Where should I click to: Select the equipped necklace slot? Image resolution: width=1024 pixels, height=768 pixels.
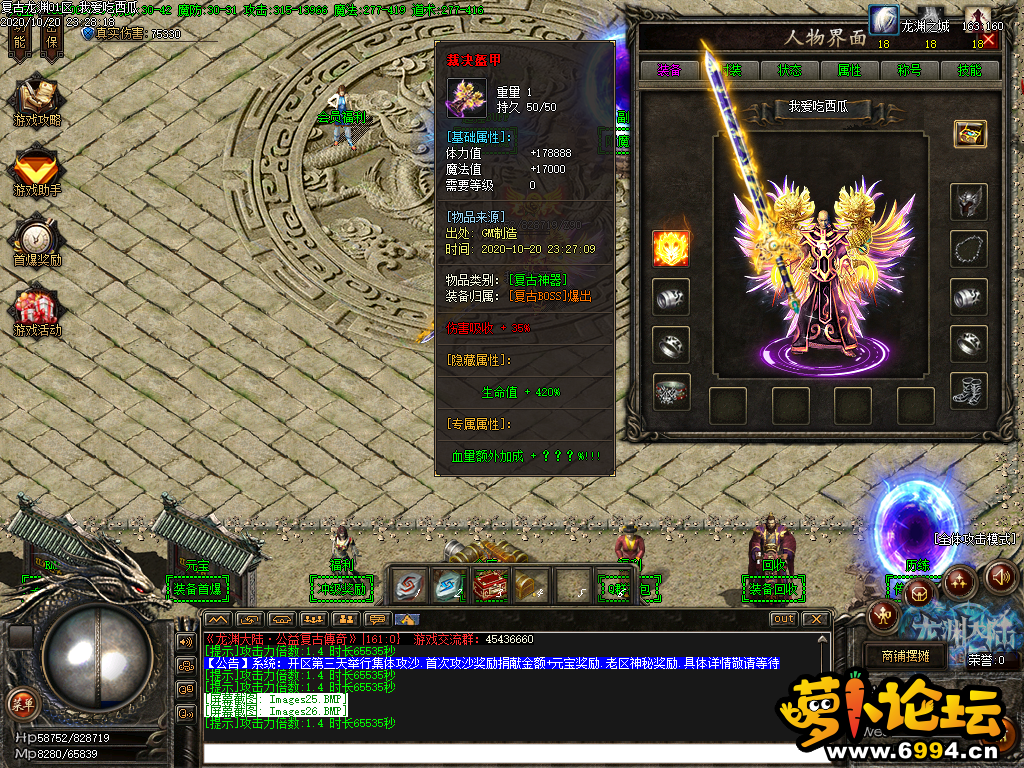click(x=969, y=248)
